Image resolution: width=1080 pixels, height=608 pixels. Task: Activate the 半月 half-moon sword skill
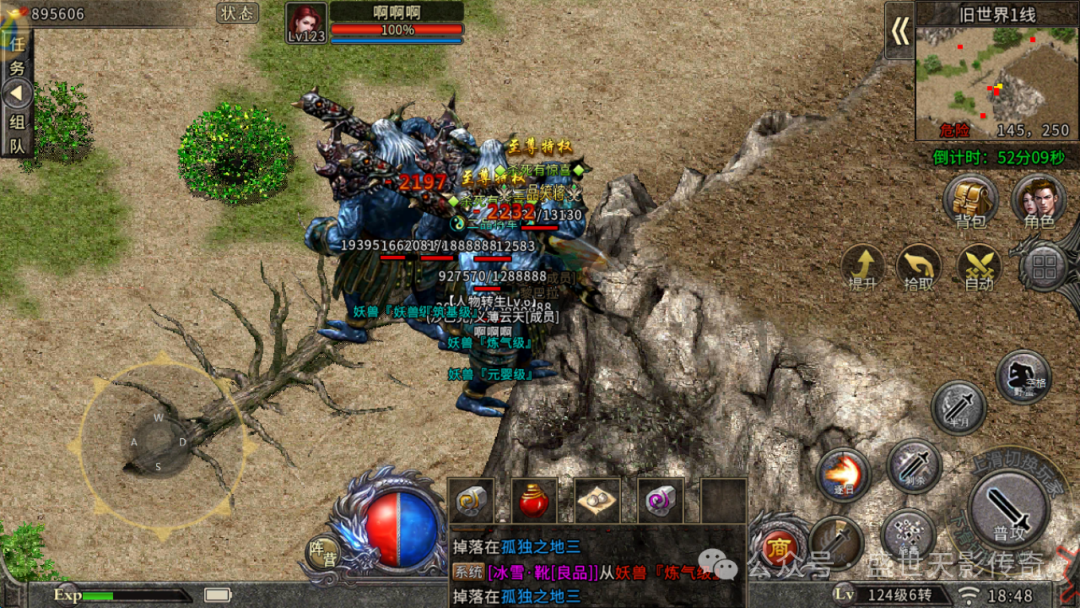click(958, 408)
